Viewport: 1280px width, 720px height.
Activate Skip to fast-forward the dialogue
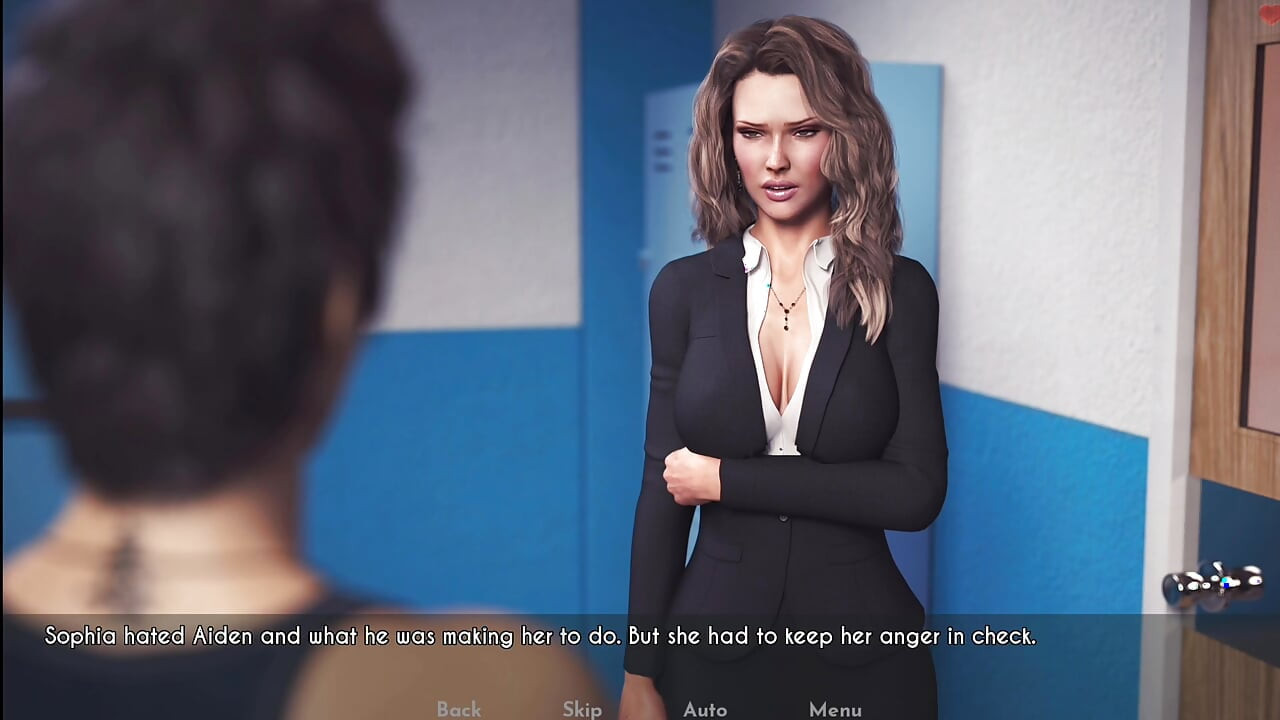pos(582,709)
